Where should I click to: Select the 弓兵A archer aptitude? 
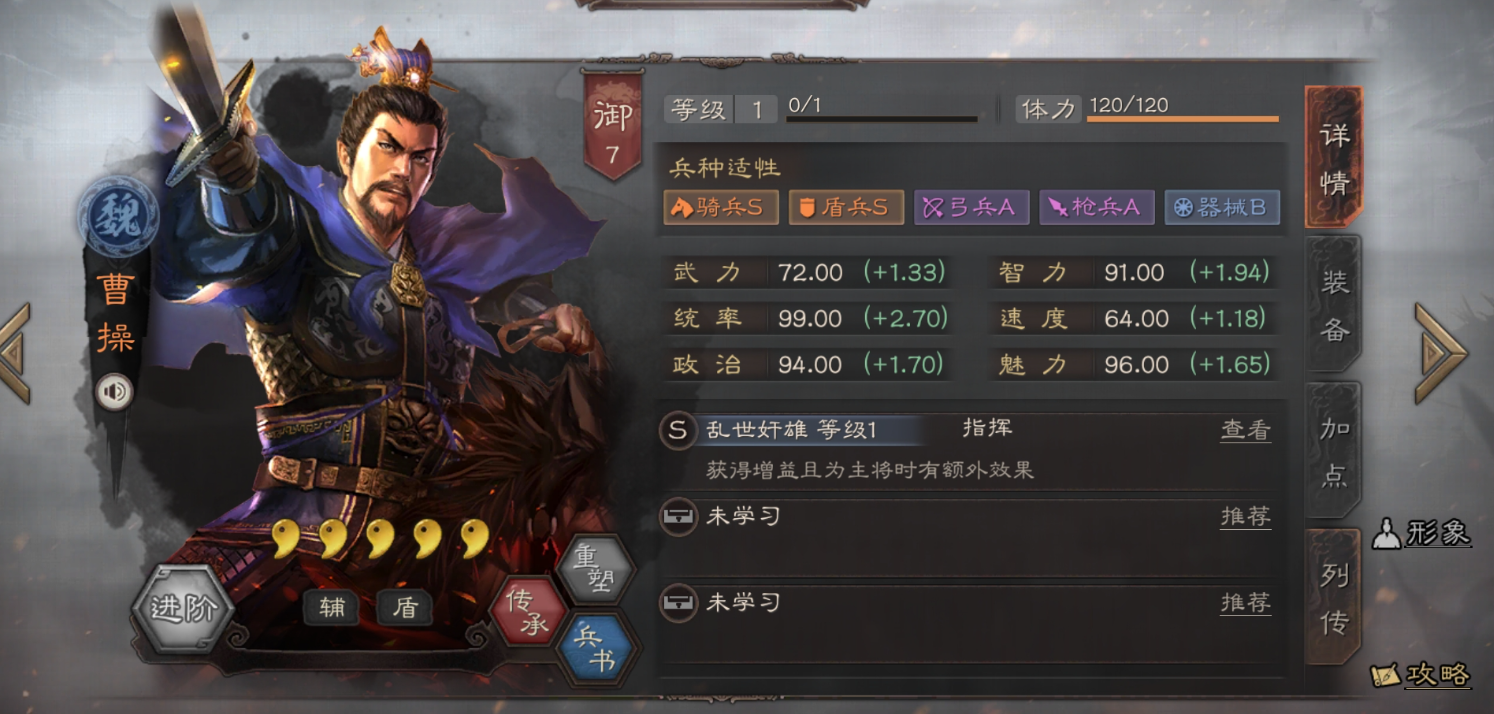(971, 208)
